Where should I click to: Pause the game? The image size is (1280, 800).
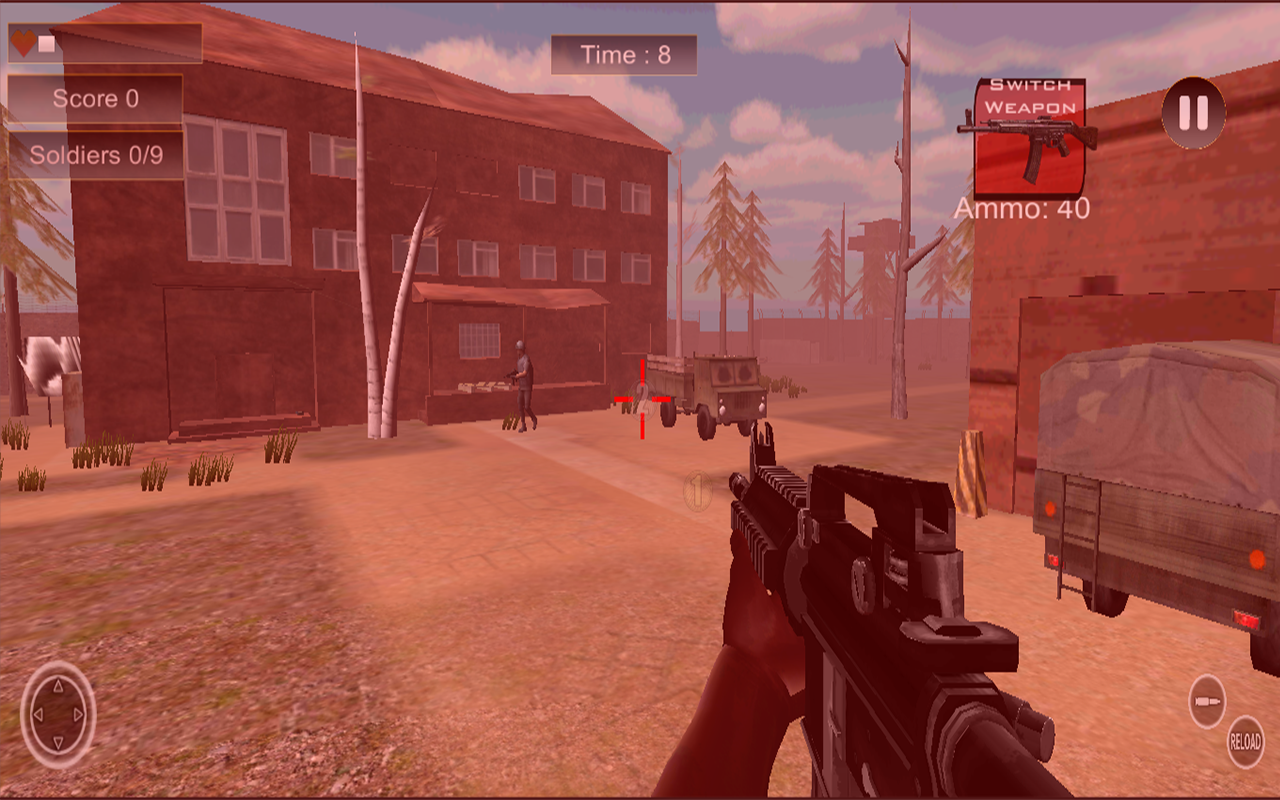(x=1193, y=113)
